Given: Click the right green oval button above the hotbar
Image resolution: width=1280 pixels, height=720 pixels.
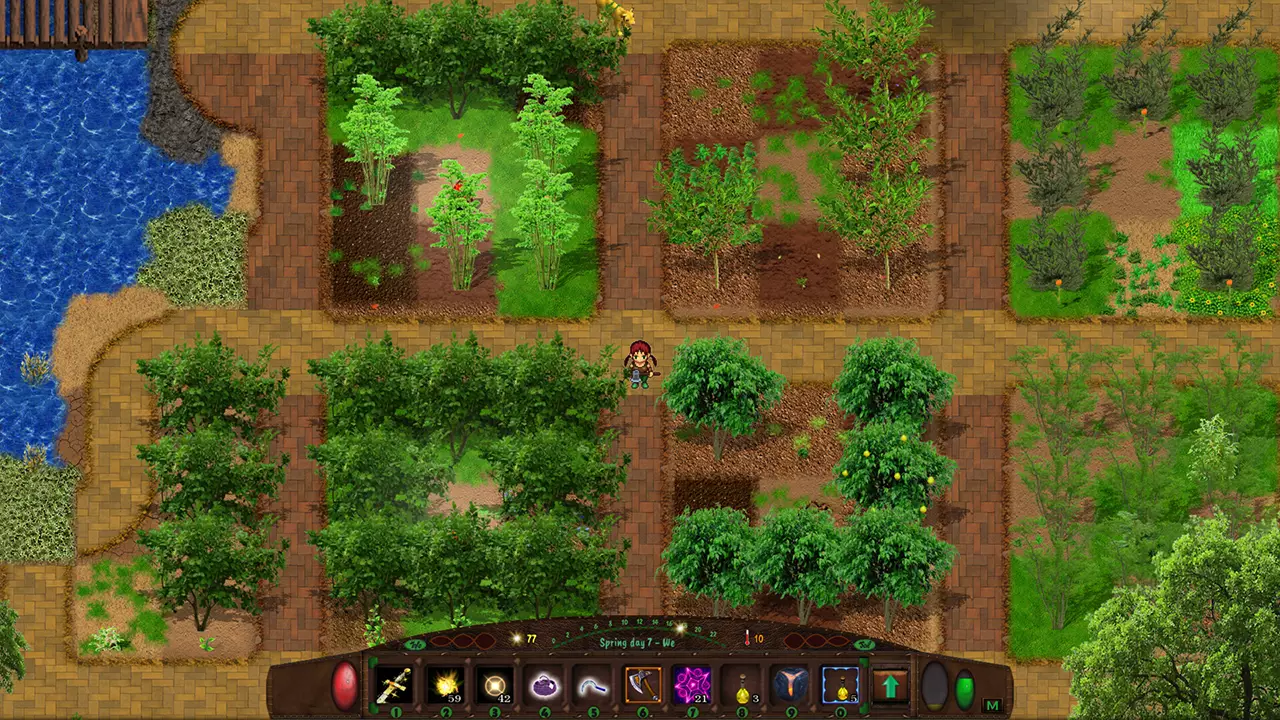Looking at the screenshot, I should click(x=864, y=643).
